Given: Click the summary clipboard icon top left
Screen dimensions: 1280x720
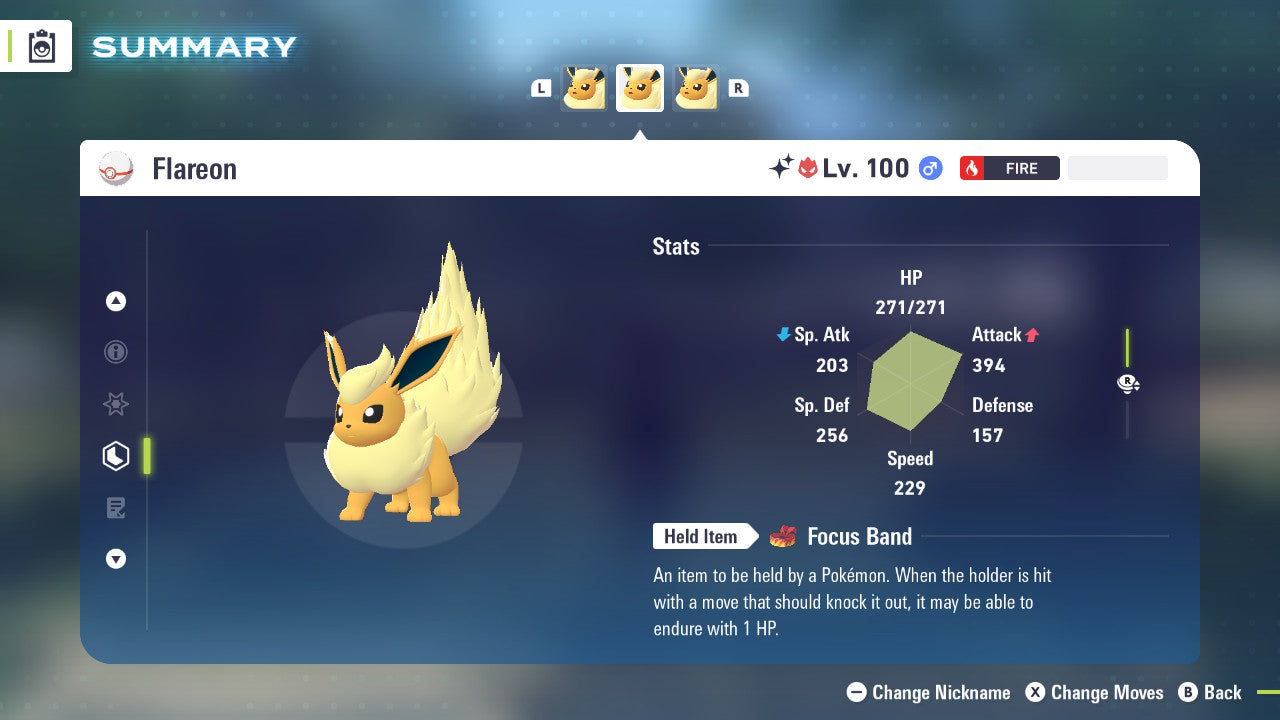Looking at the screenshot, I should 40,46.
